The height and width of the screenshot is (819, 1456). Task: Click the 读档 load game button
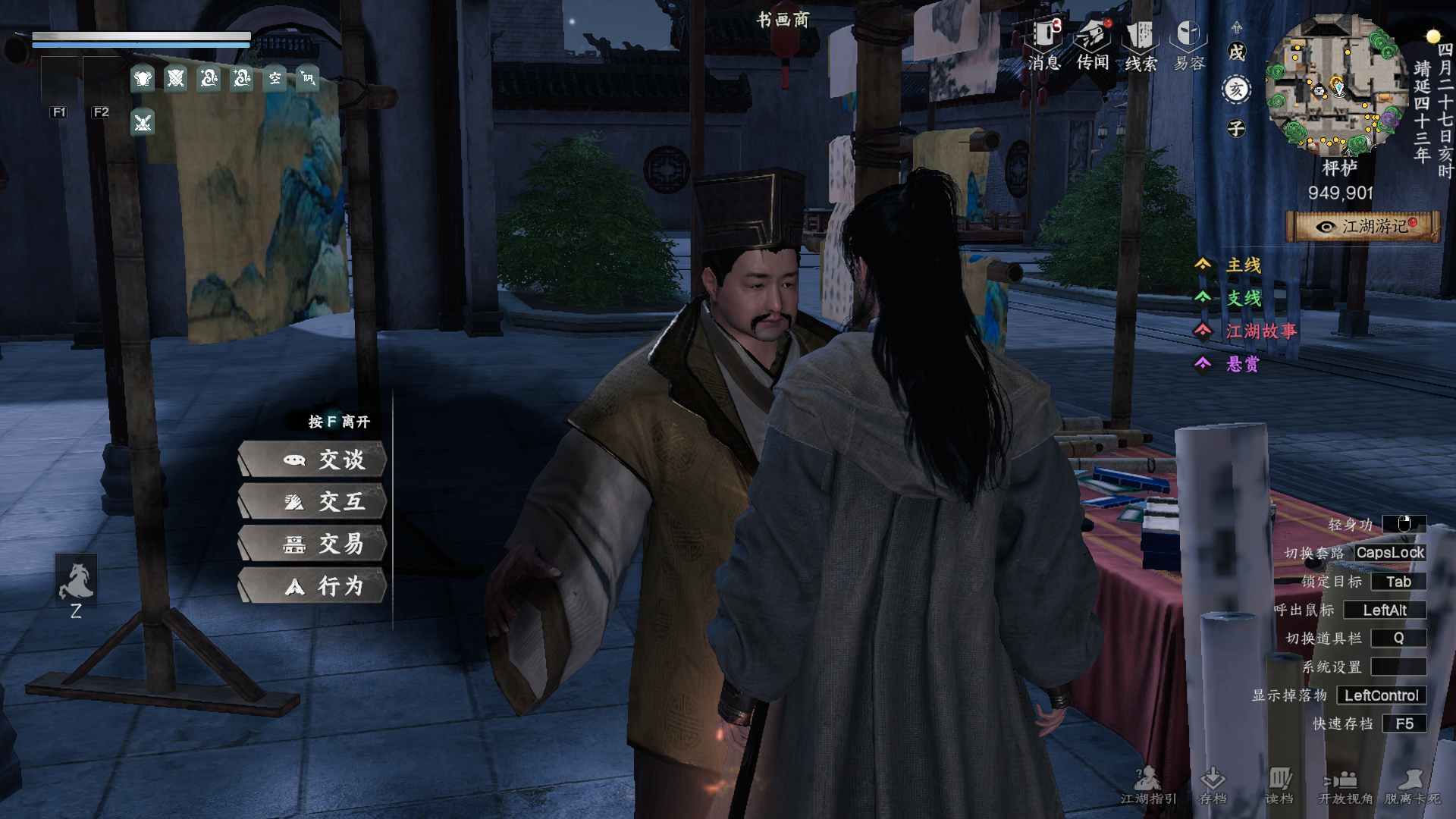pos(1279,786)
